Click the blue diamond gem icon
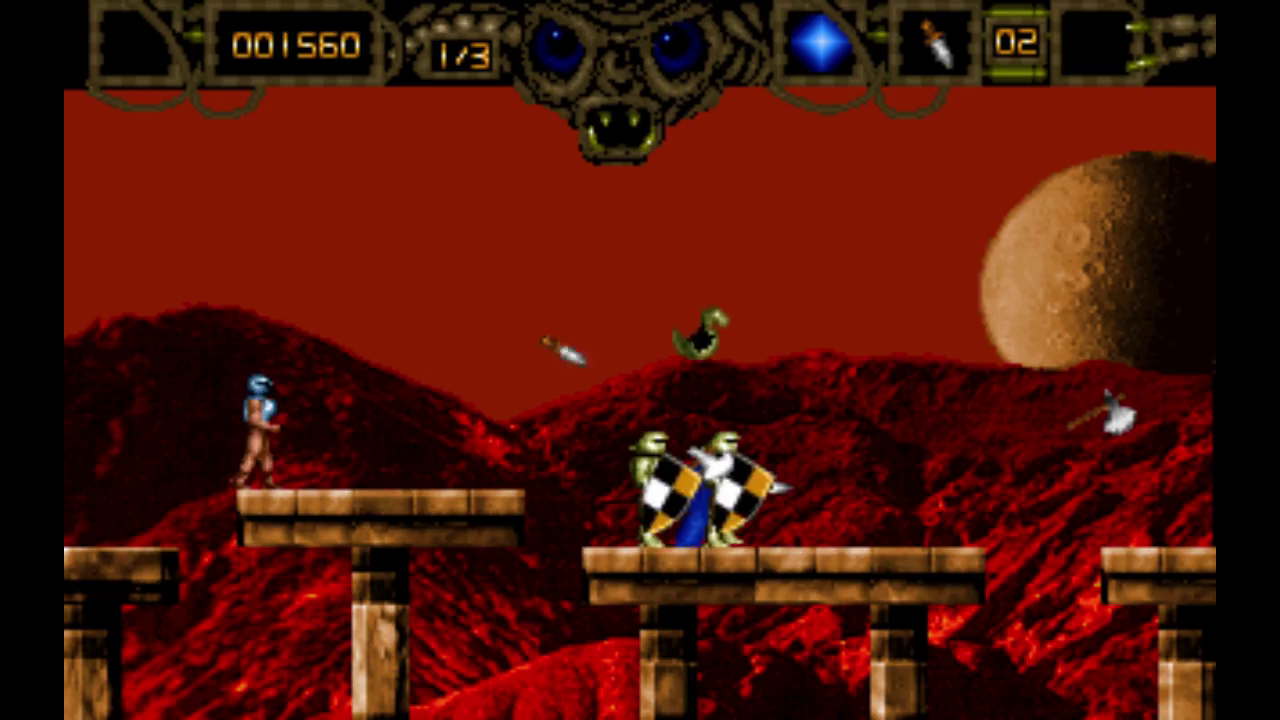The image size is (1280, 720). pos(820,44)
